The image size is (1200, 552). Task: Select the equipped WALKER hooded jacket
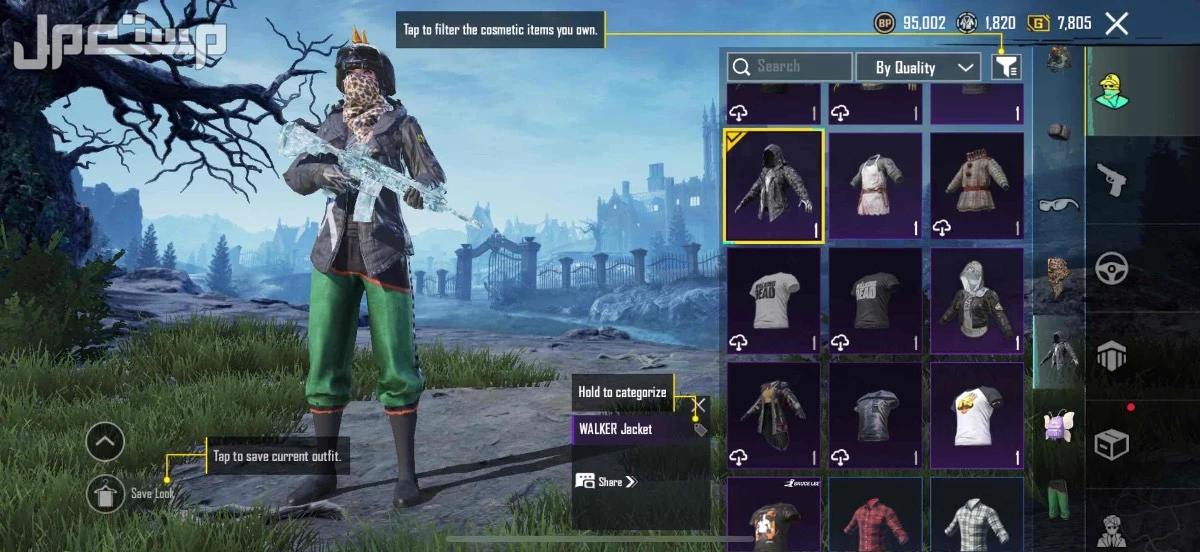coord(774,186)
